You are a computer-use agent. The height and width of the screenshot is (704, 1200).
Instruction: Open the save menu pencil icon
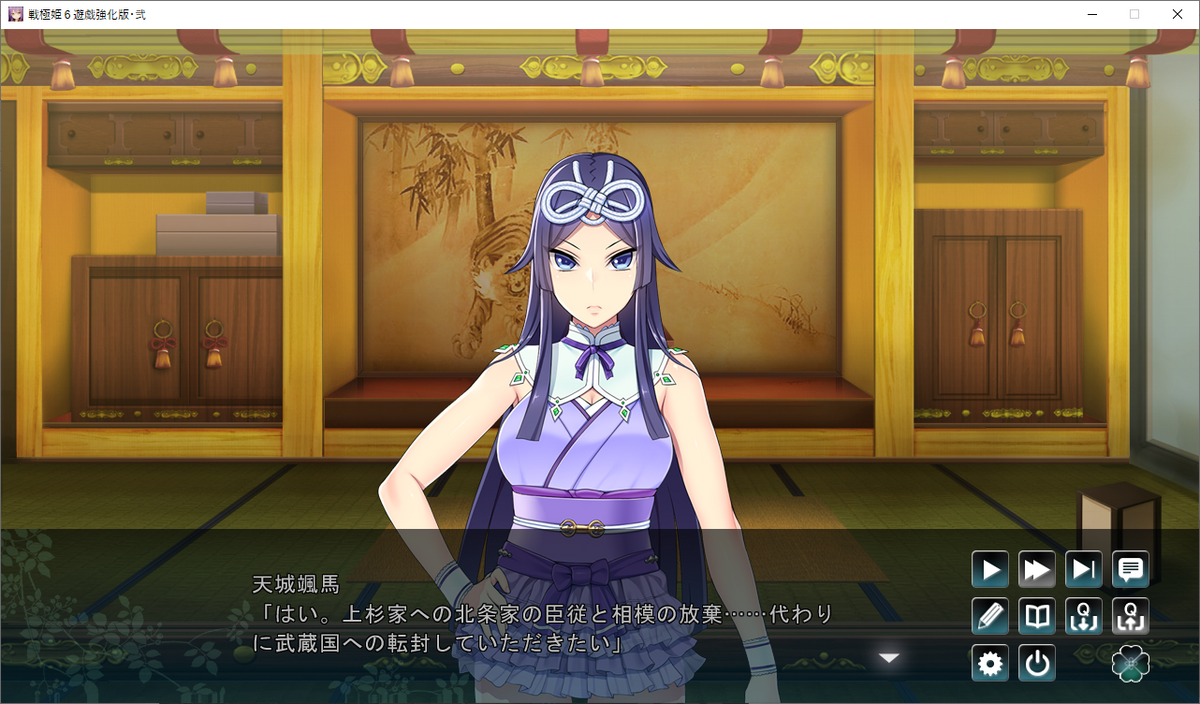pos(990,617)
